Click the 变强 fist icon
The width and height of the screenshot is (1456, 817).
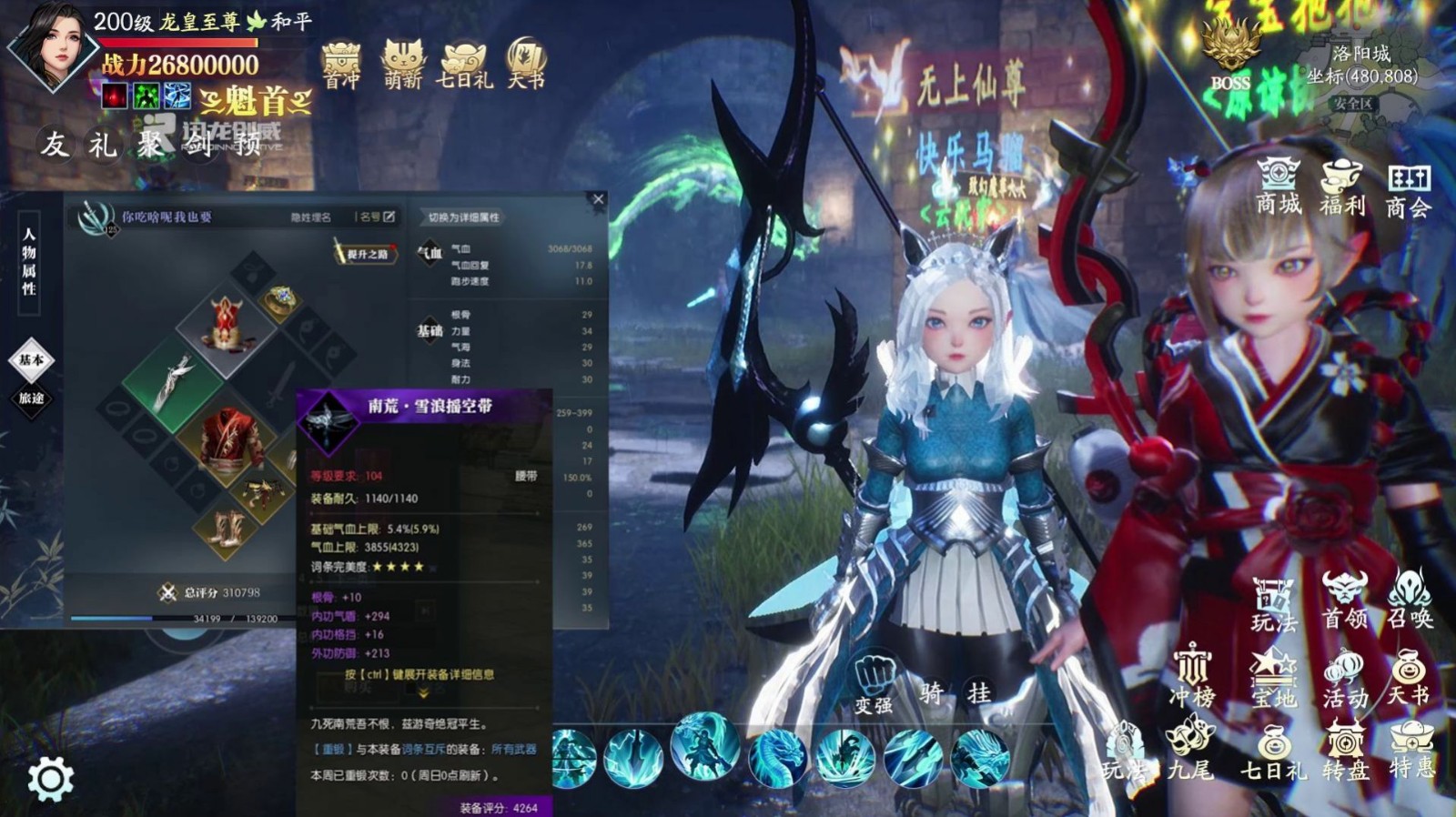coord(875,684)
